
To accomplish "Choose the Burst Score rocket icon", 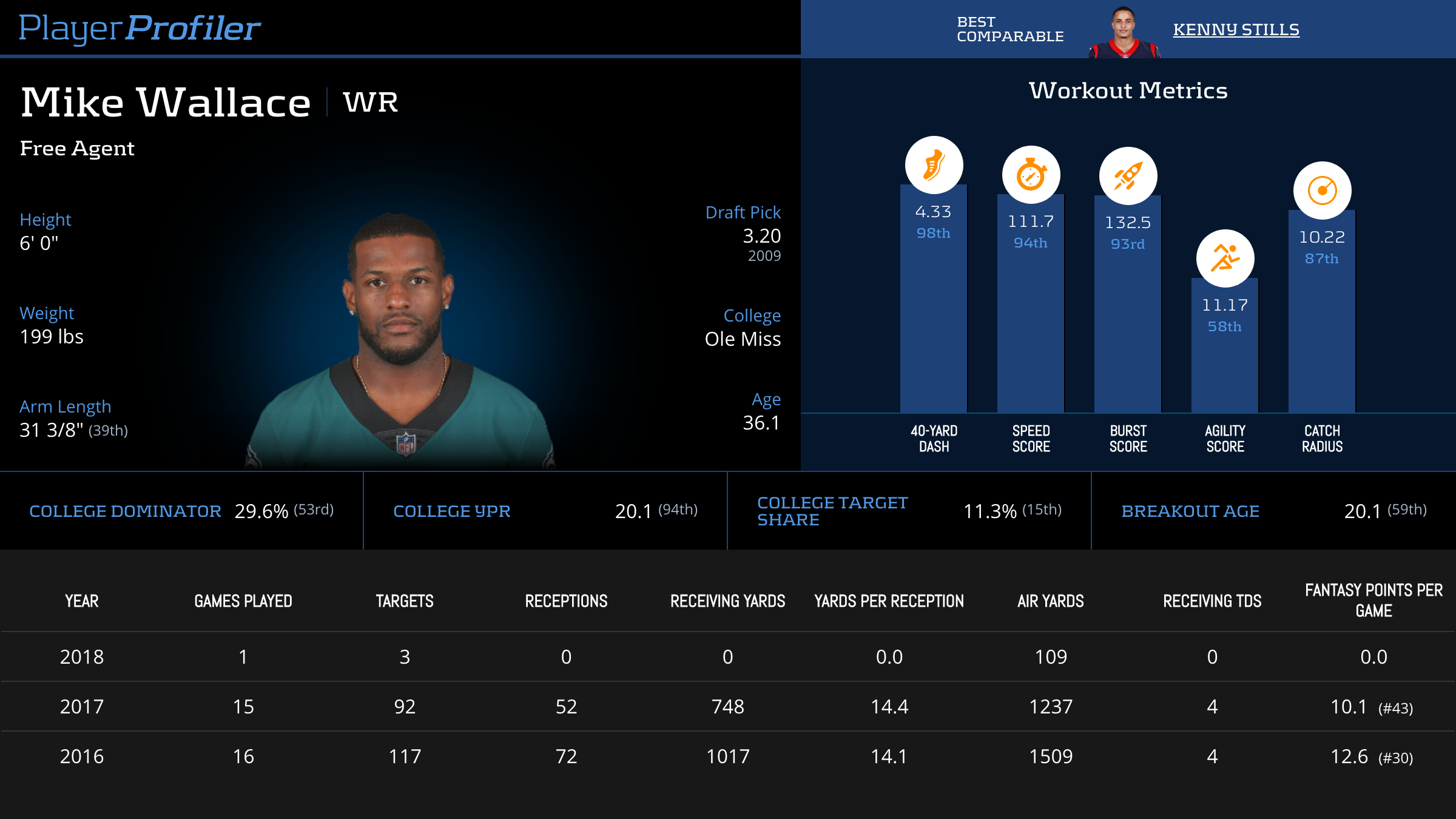I will [x=1128, y=176].
